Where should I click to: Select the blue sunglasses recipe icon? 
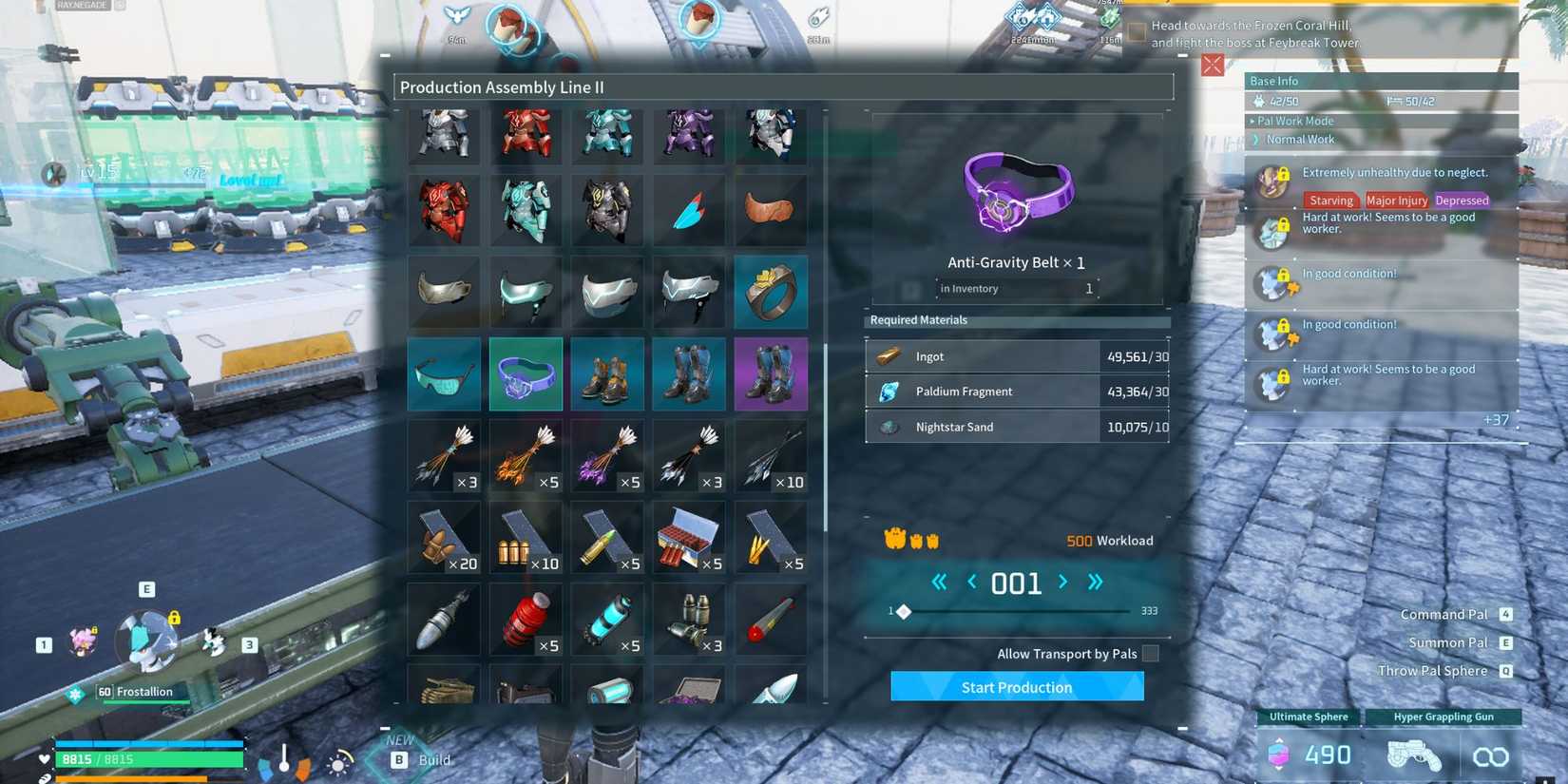point(443,373)
